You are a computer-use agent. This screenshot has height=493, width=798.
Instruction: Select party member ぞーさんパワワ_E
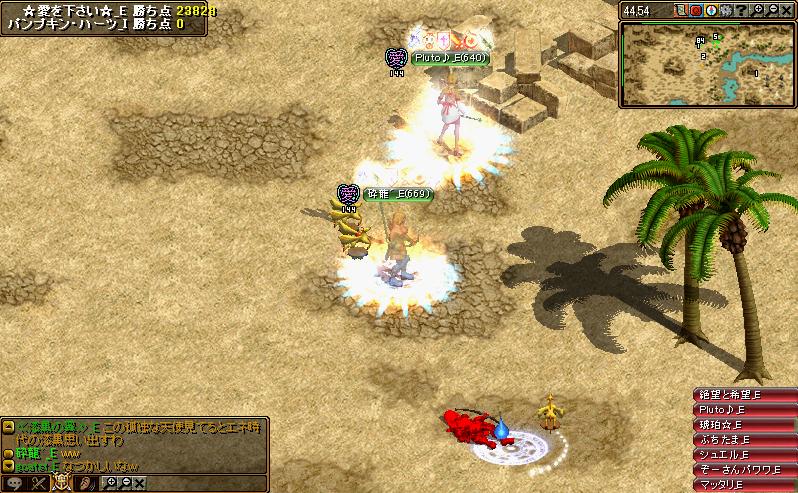745,470
